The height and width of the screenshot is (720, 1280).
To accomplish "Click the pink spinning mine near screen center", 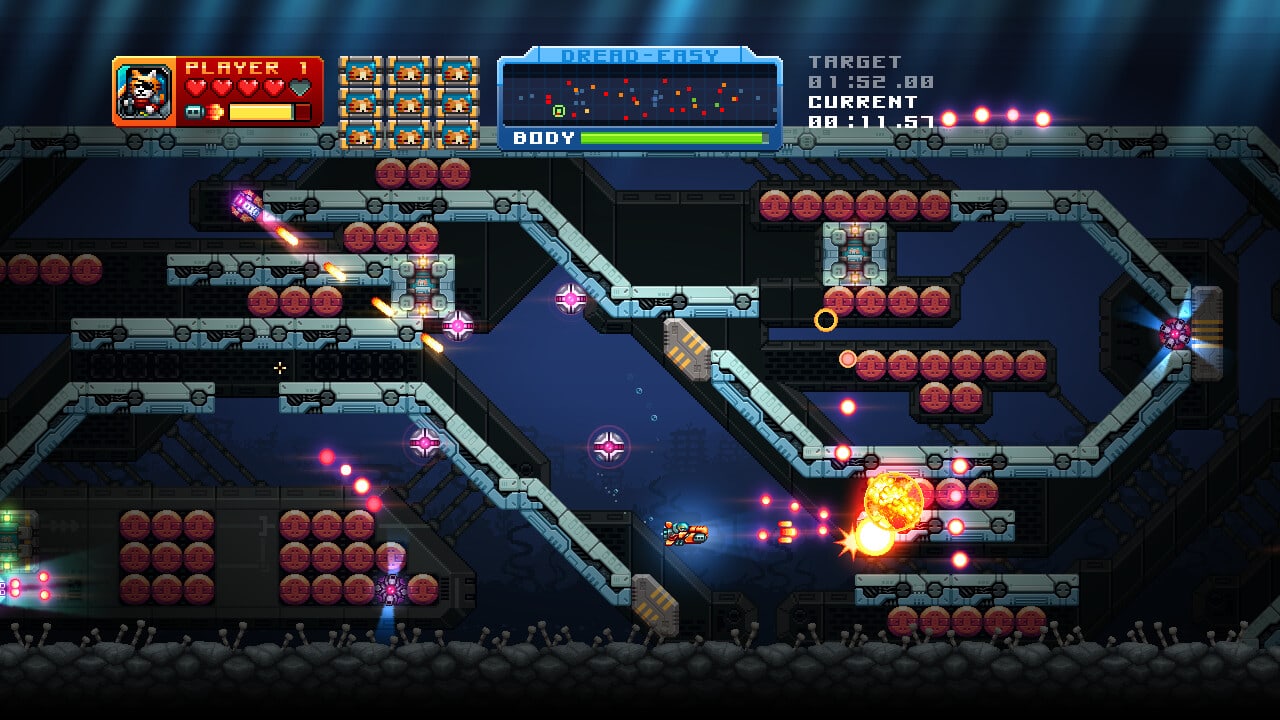I will coord(609,446).
